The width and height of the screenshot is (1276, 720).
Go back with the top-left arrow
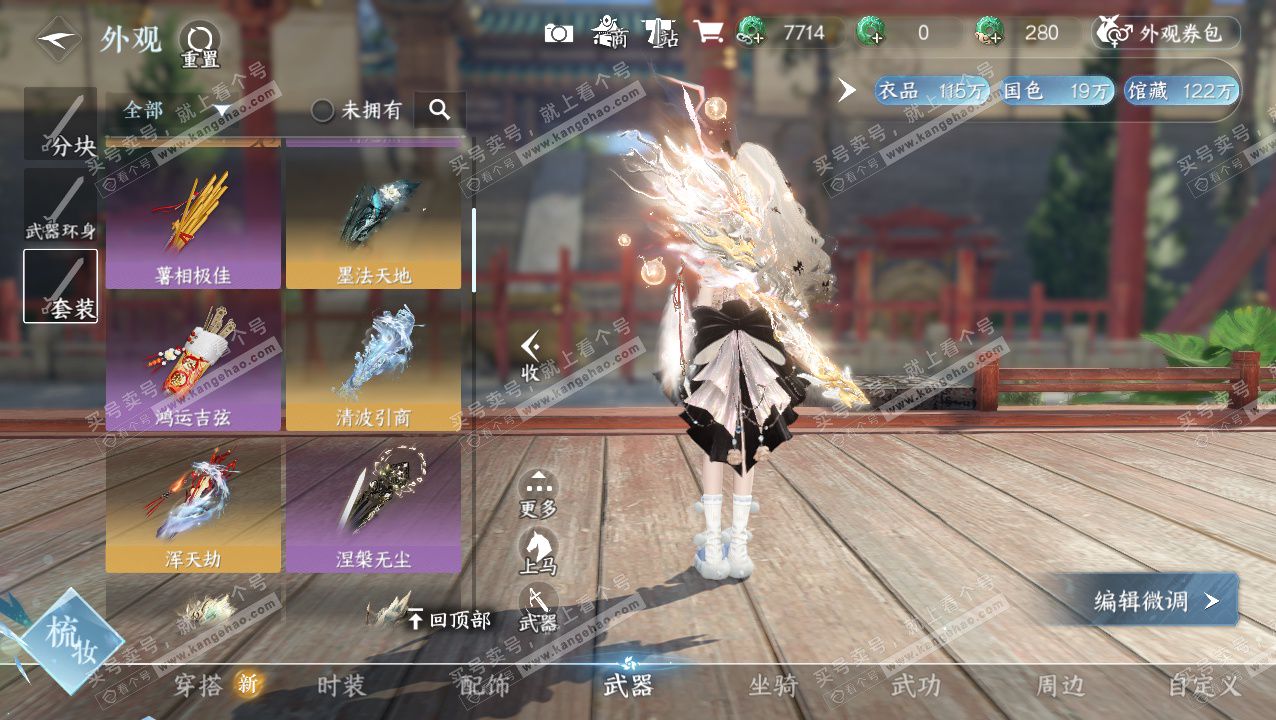(x=58, y=40)
